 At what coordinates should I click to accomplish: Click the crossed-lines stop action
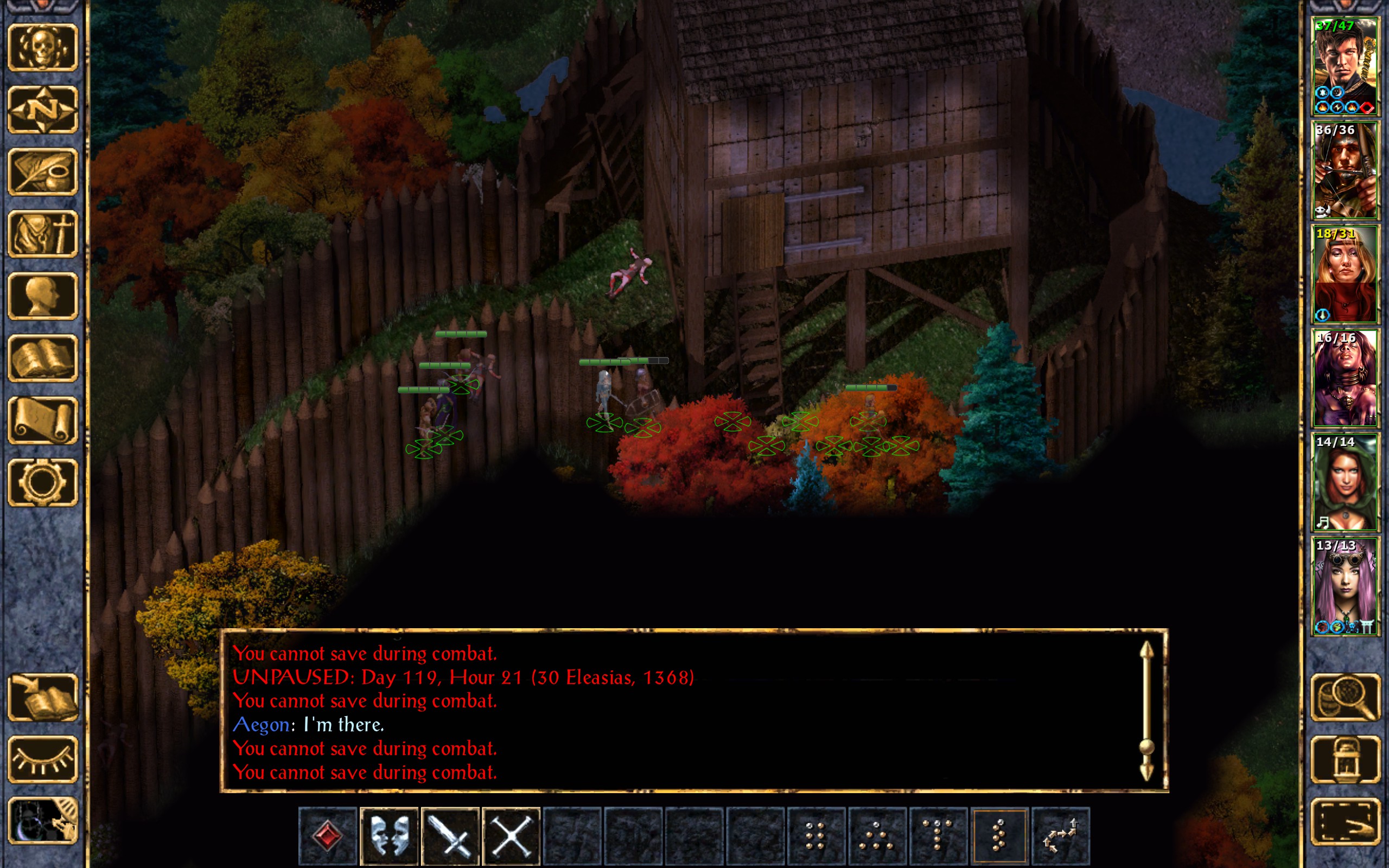coord(512,836)
